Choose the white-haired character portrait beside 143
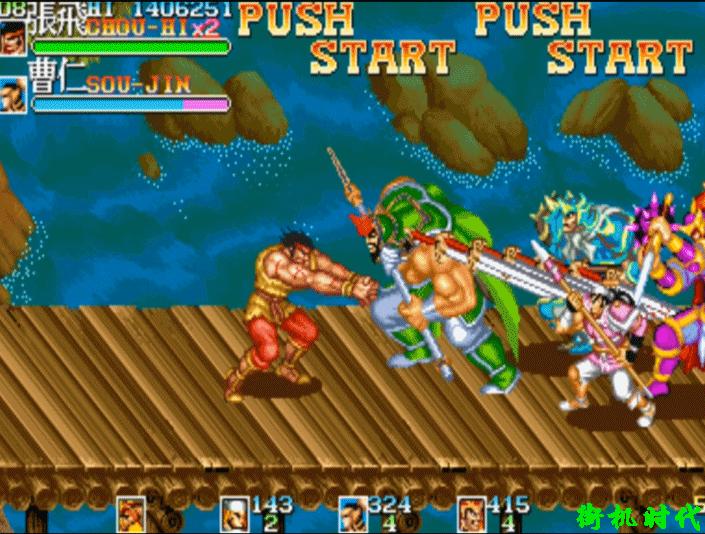Viewport: 705px width, 534px height. tap(234, 514)
